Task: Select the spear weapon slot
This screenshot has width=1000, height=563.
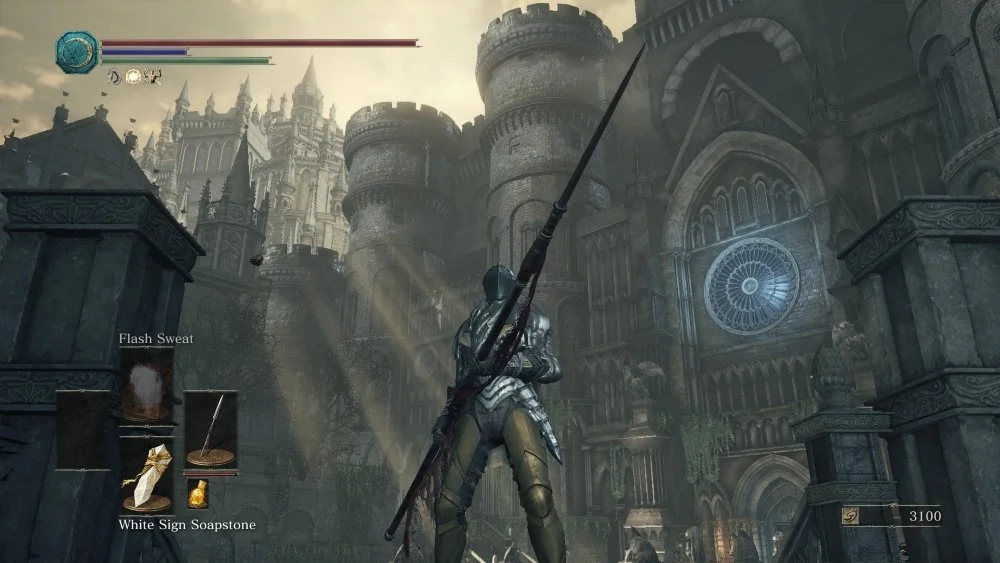Action: 210,429
